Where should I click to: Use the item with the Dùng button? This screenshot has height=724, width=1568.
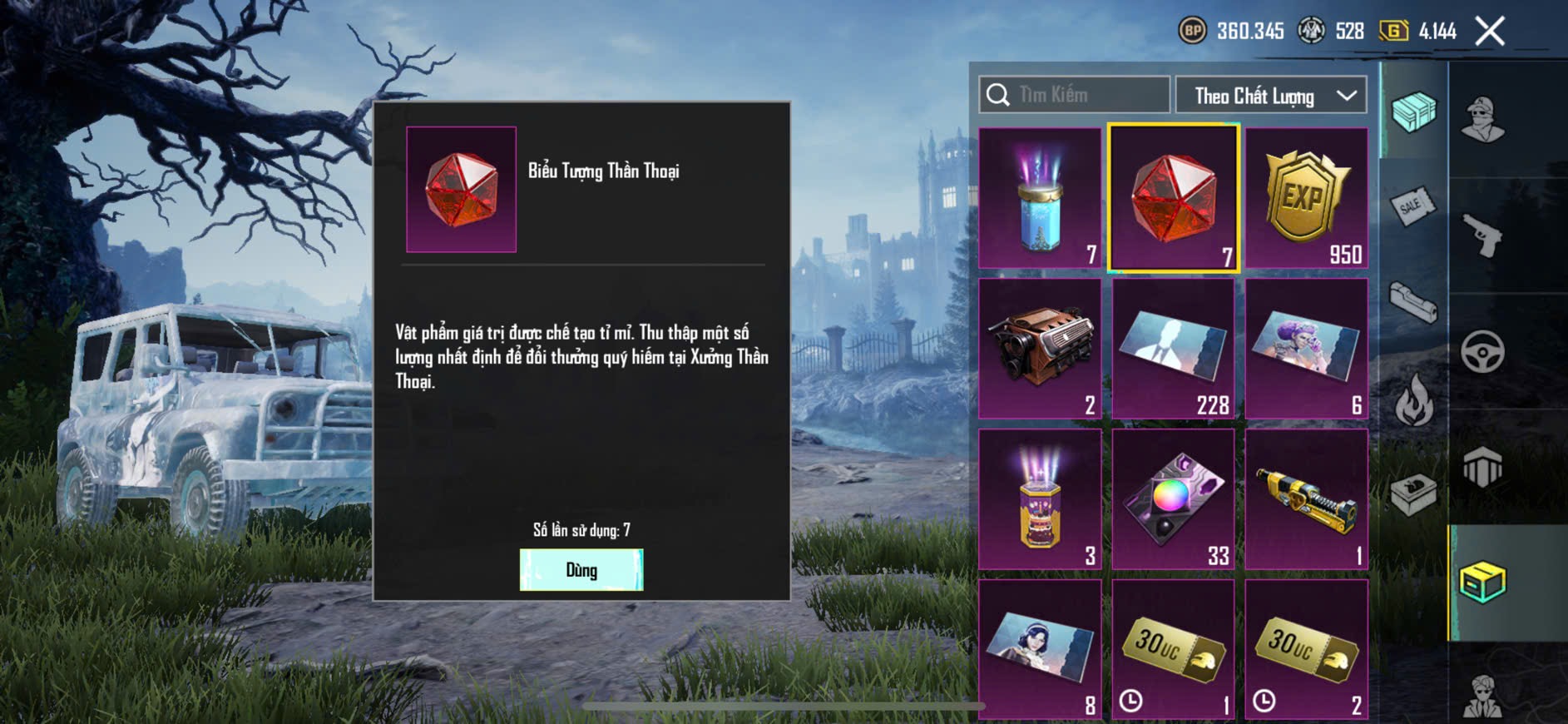[581, 570]
